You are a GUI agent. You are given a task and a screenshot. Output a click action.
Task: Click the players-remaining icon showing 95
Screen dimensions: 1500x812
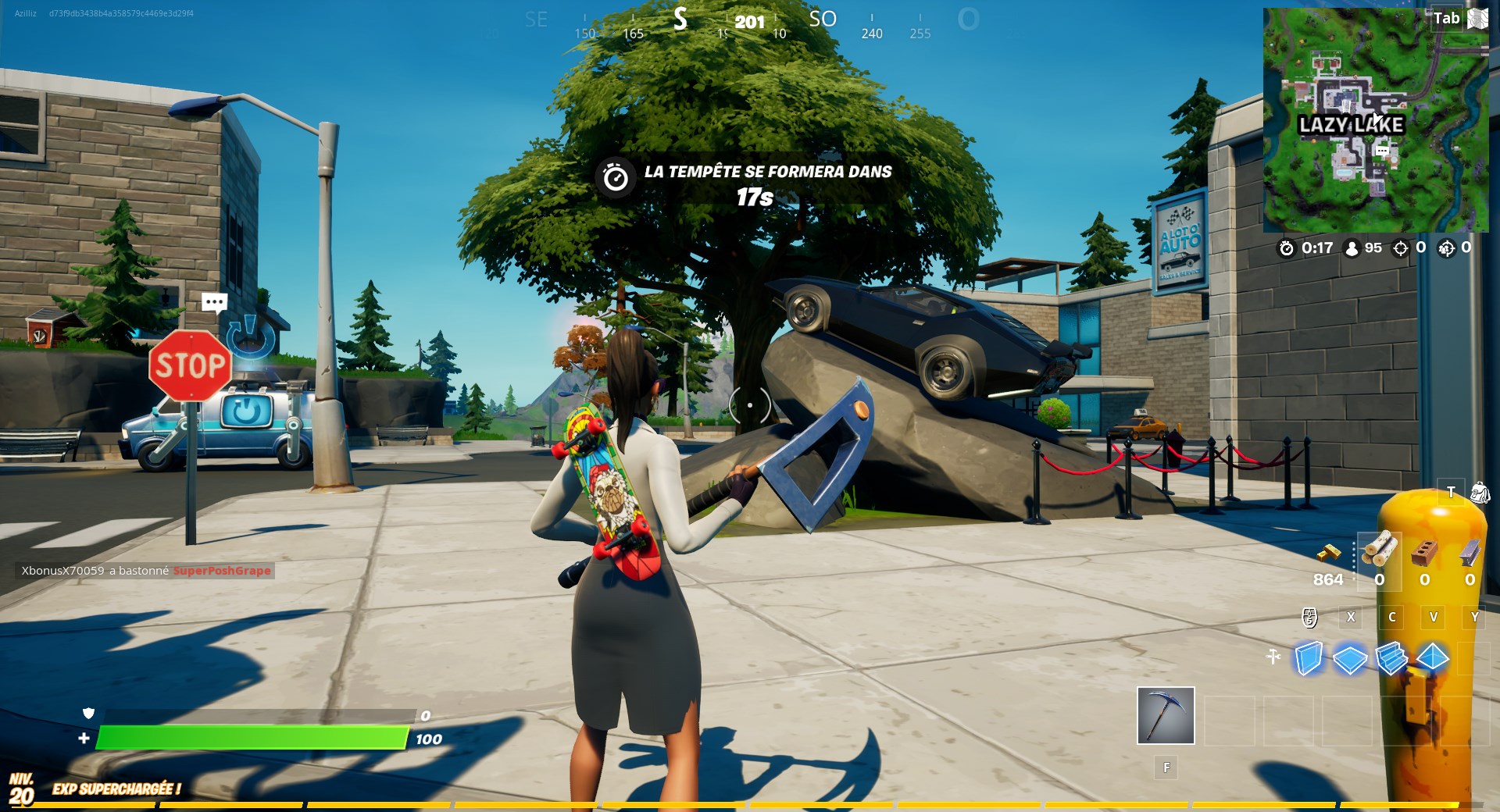pyautogui.click(x=1352, y=249)
